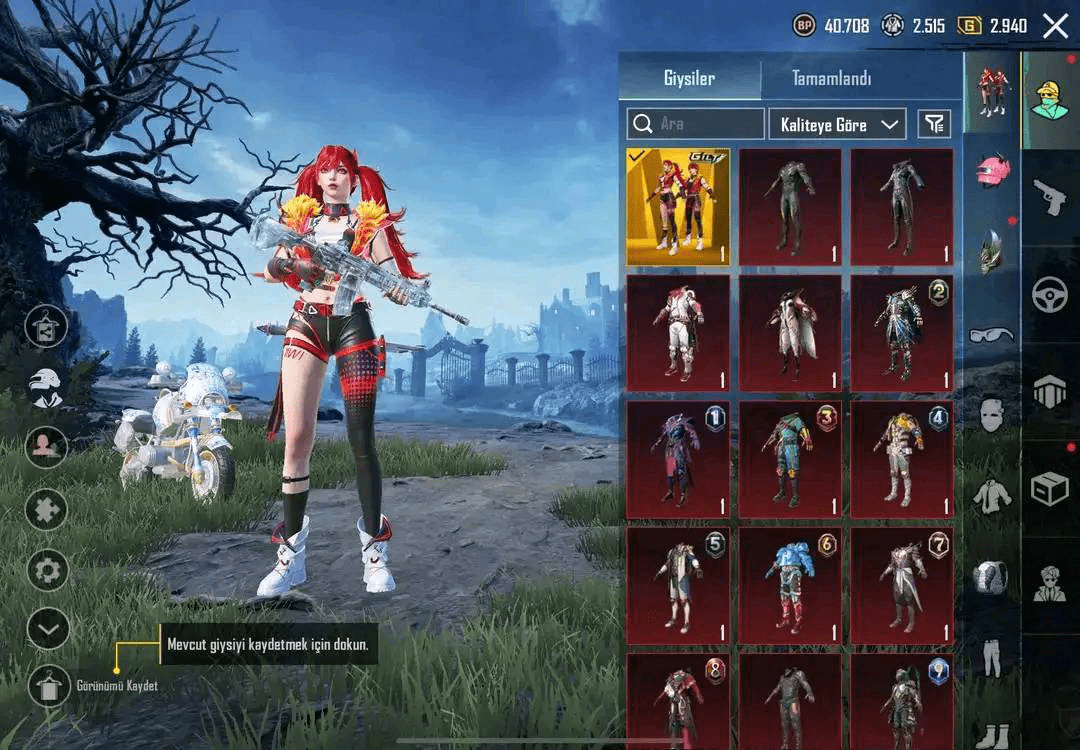Choose the white trench coat outfit
Image resolution: width=1080 pixels, height=750 pixels.
[790, 334]
